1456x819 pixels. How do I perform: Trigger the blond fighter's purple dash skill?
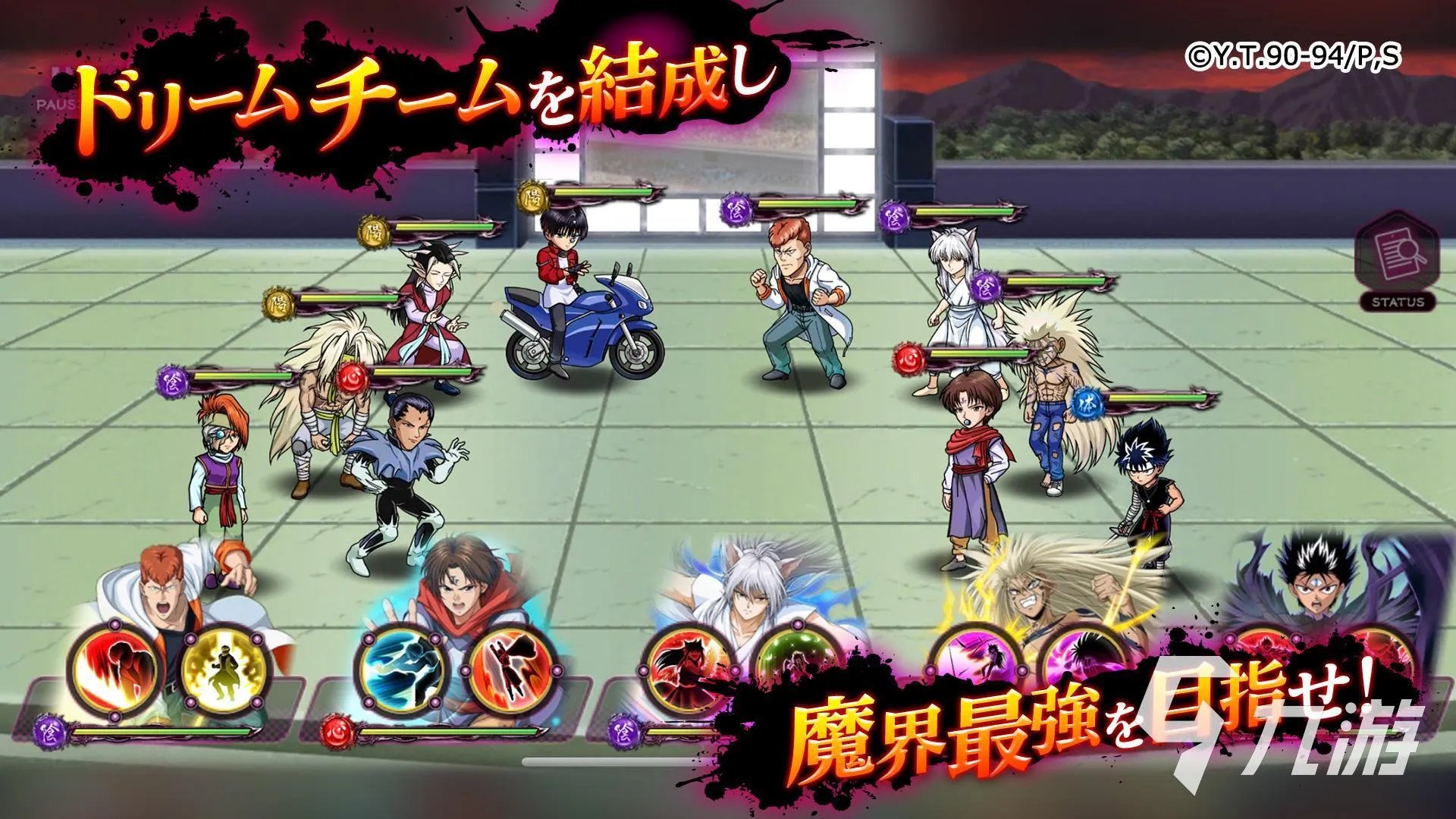click(974, 658)
